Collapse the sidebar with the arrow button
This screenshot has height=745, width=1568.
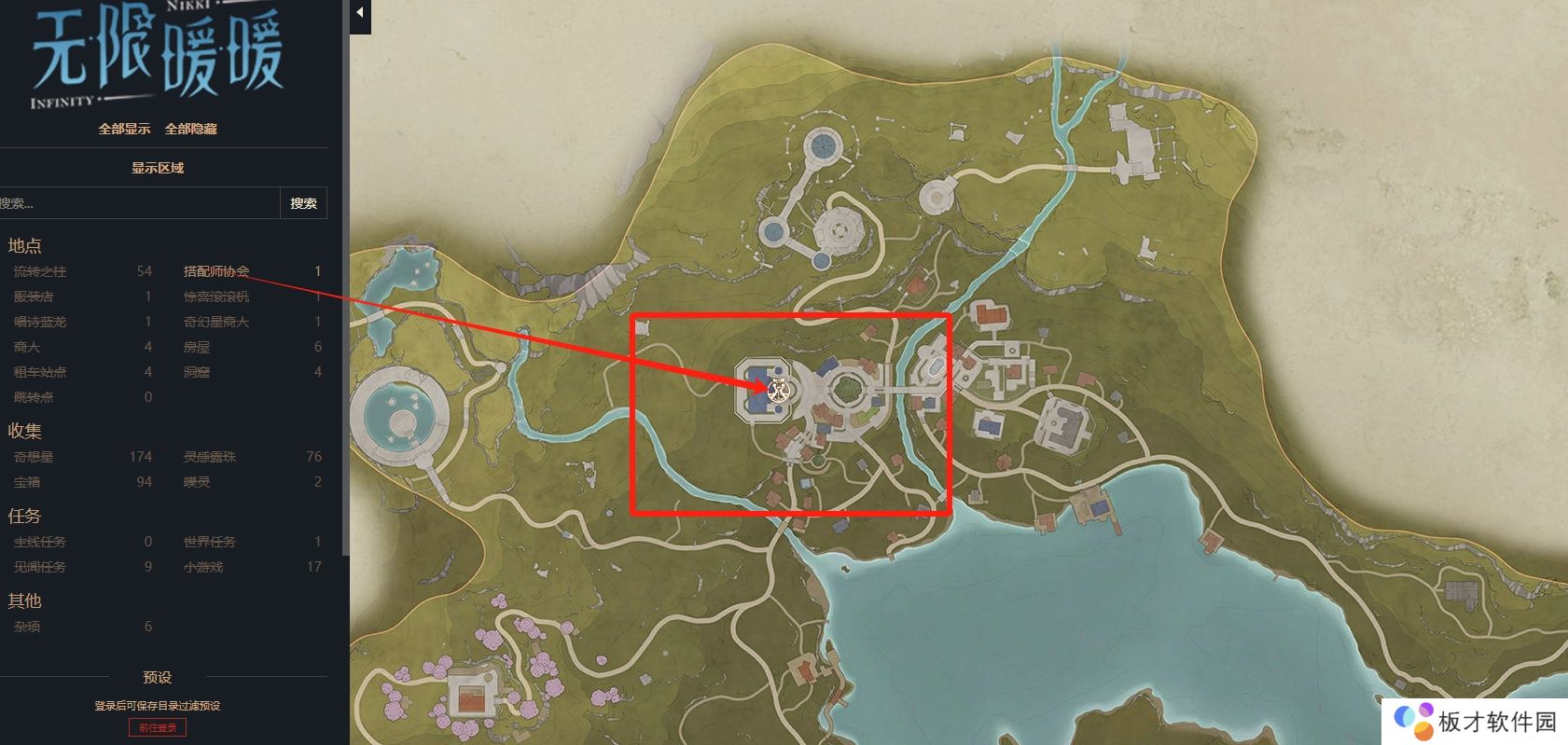click(x=360, y=13)
